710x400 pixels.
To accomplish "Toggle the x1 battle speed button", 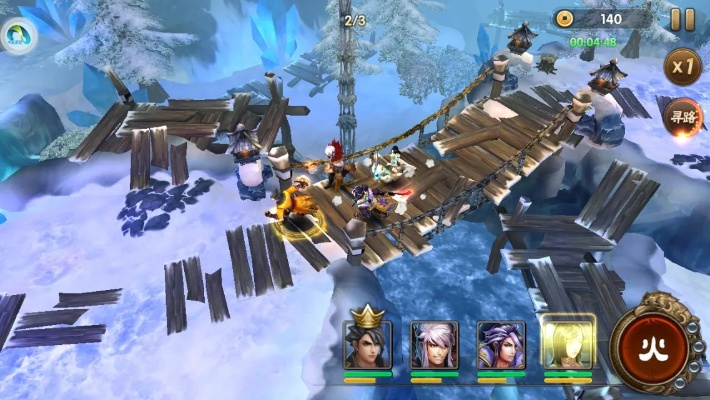I will (683, 67).
